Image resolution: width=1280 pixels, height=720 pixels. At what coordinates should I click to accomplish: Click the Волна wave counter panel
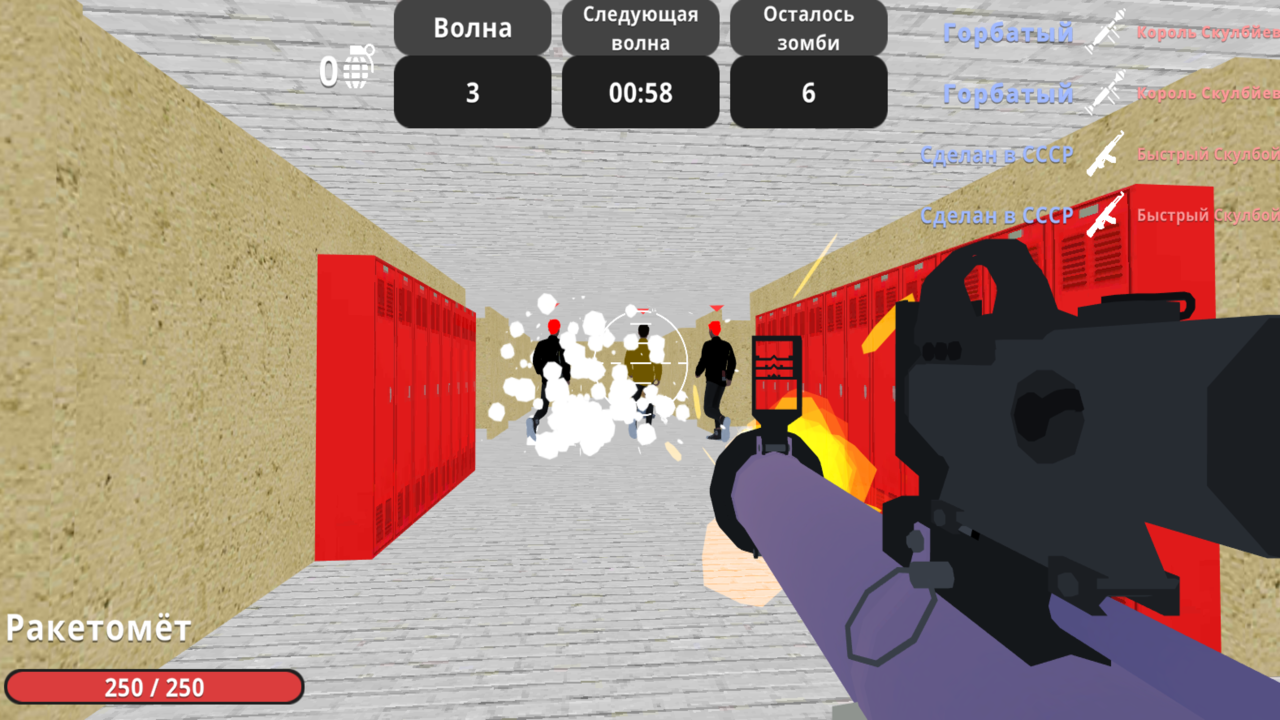click(x=471, y=27)
